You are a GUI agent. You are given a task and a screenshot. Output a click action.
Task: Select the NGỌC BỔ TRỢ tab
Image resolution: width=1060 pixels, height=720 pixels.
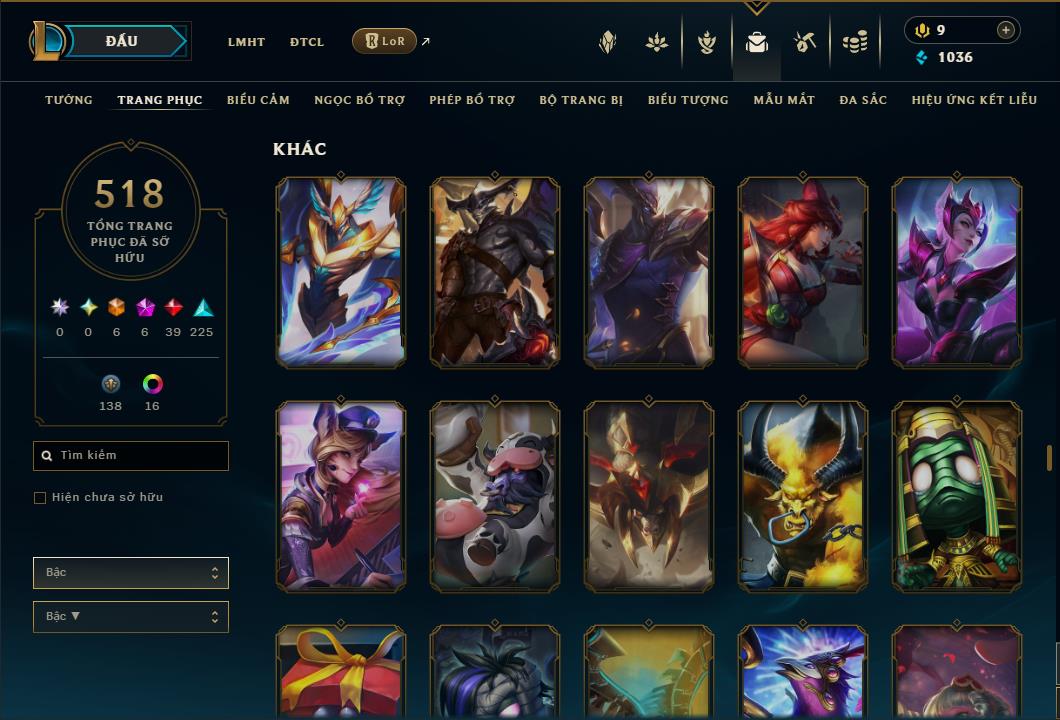click(x=359, y=100)
